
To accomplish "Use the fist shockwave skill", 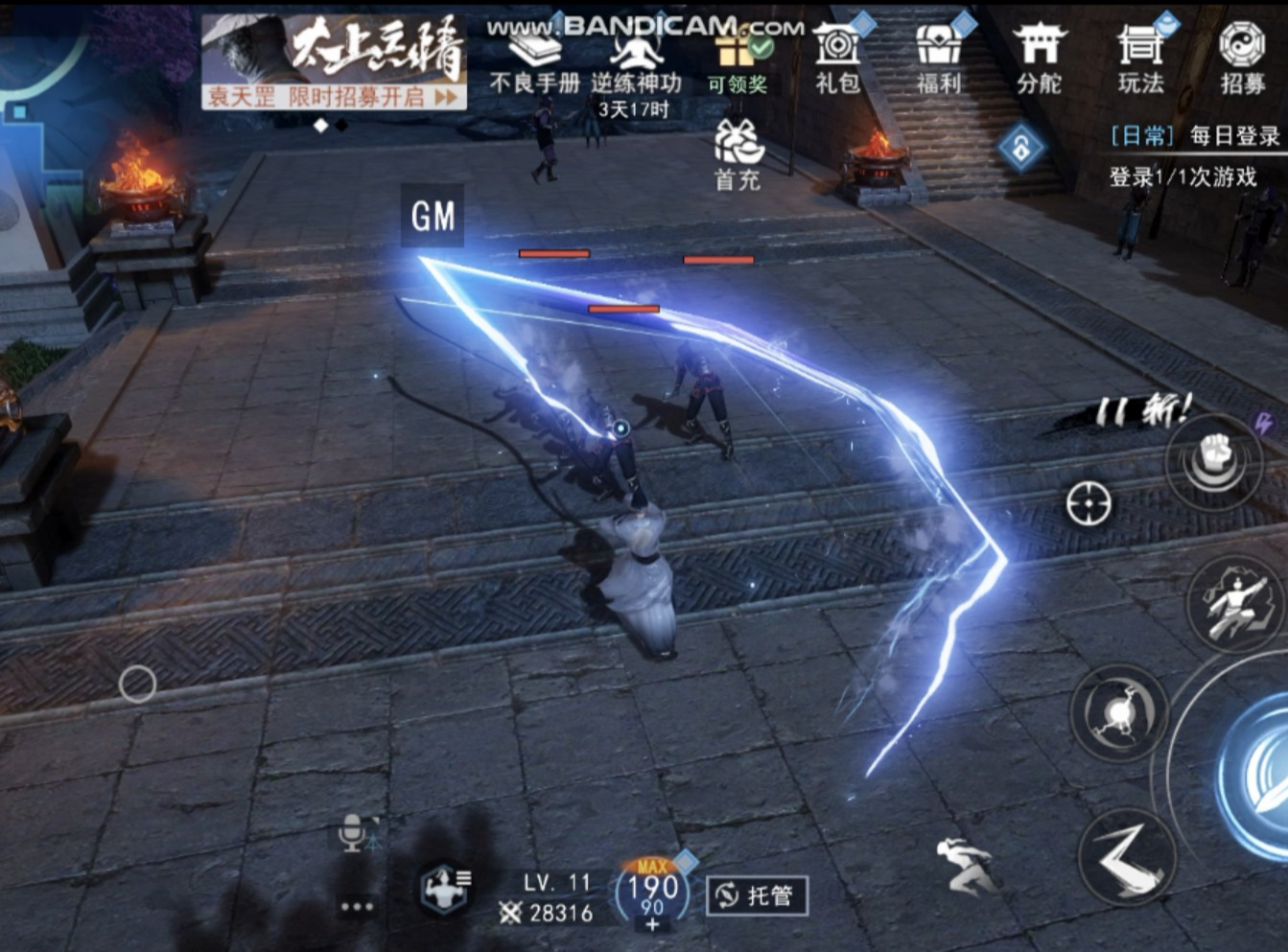I will click(1214, 461).
